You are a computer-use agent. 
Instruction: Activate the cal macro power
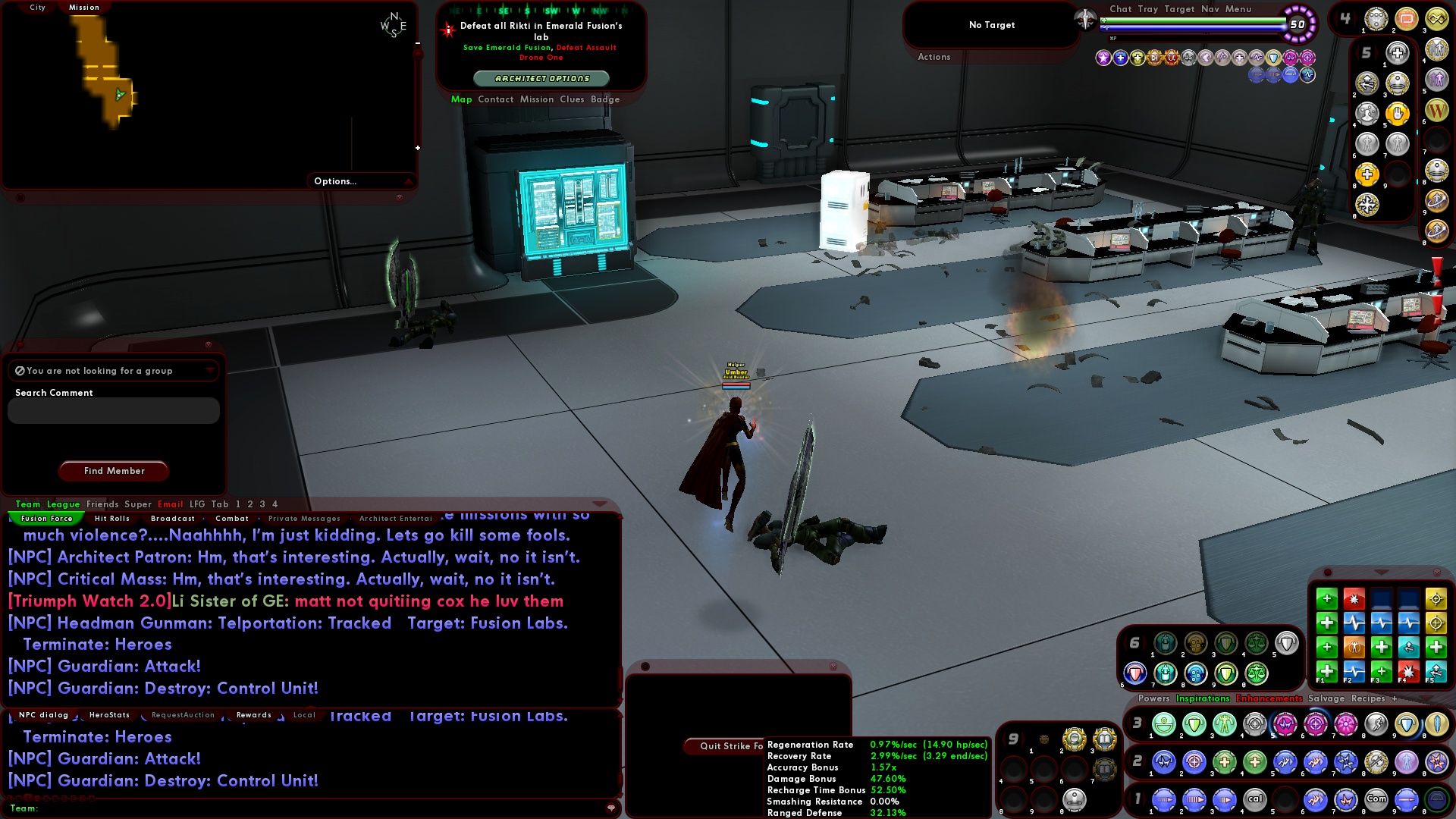[1256, 798]
